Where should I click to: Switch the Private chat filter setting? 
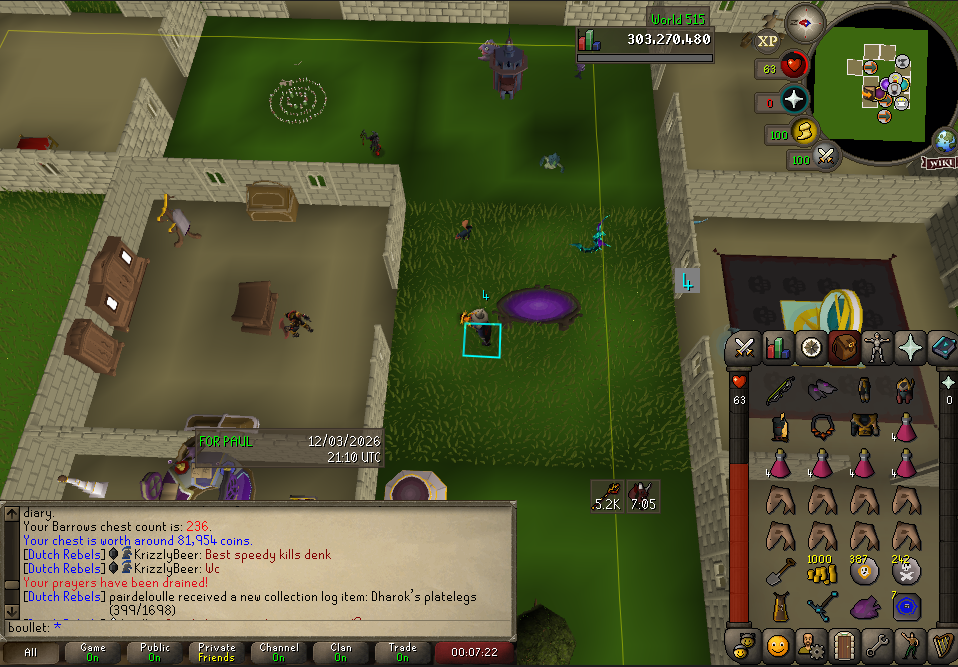[217, 653]
